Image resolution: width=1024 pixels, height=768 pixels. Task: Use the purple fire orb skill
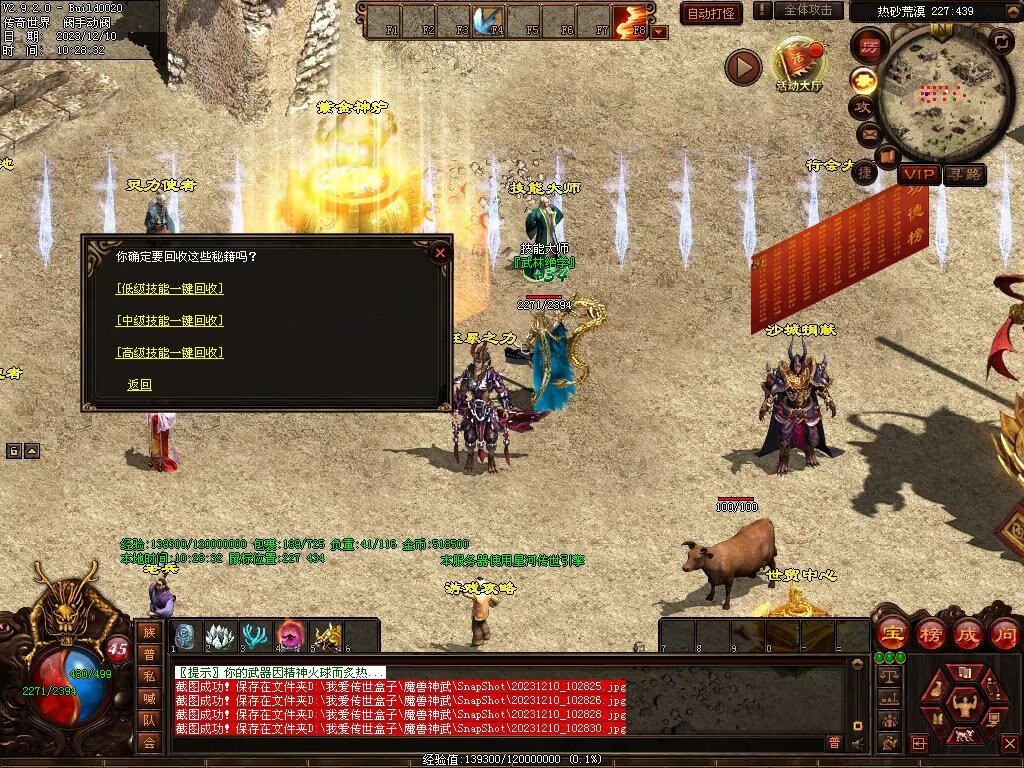coord(291,636)
